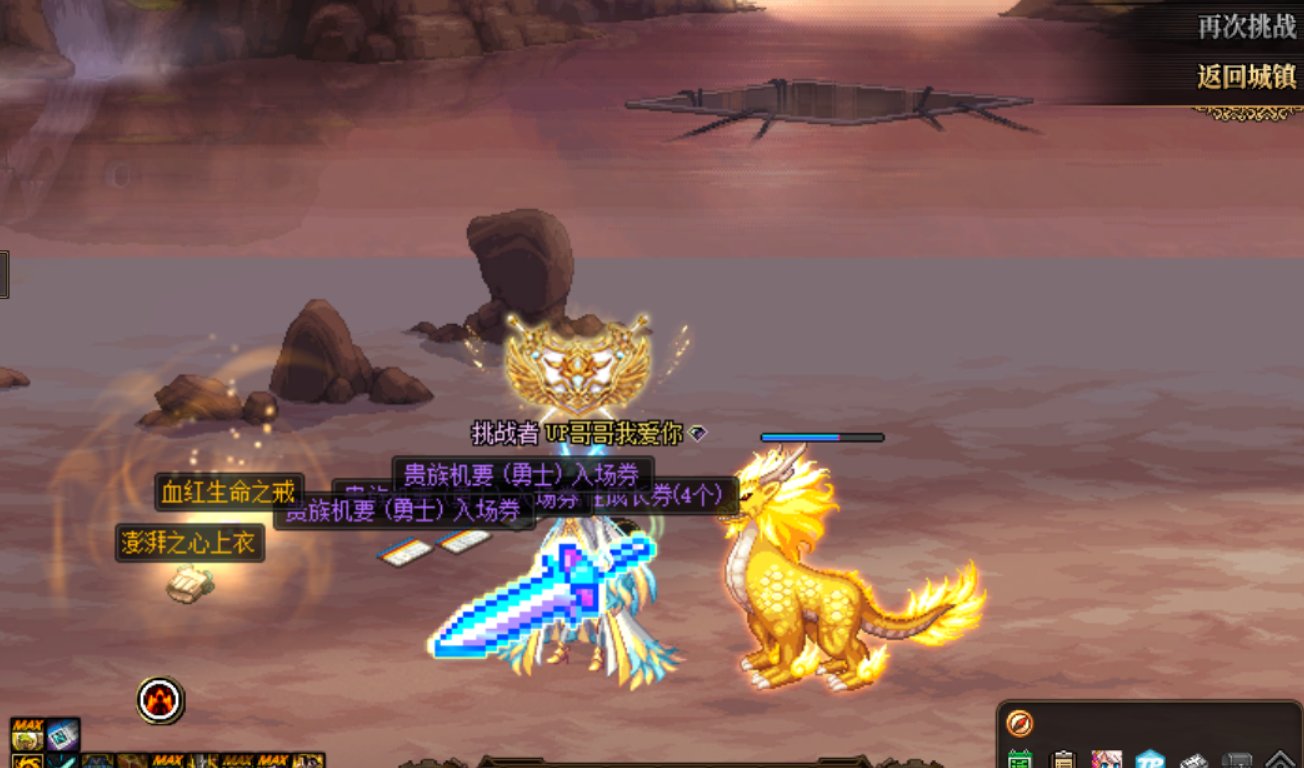The height and width of the screenshot is (768, 1304).
Task: Expand the bottom-right panel with the up chevron
Action: (1281, 760)
